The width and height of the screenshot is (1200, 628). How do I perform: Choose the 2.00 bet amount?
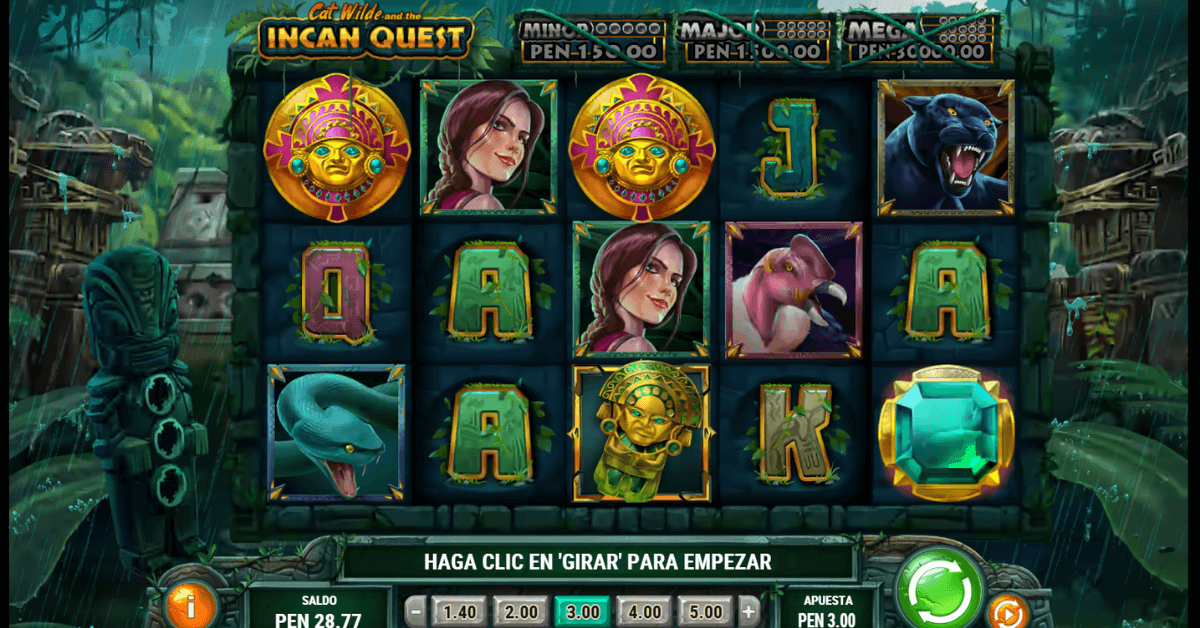pos(521,611)
